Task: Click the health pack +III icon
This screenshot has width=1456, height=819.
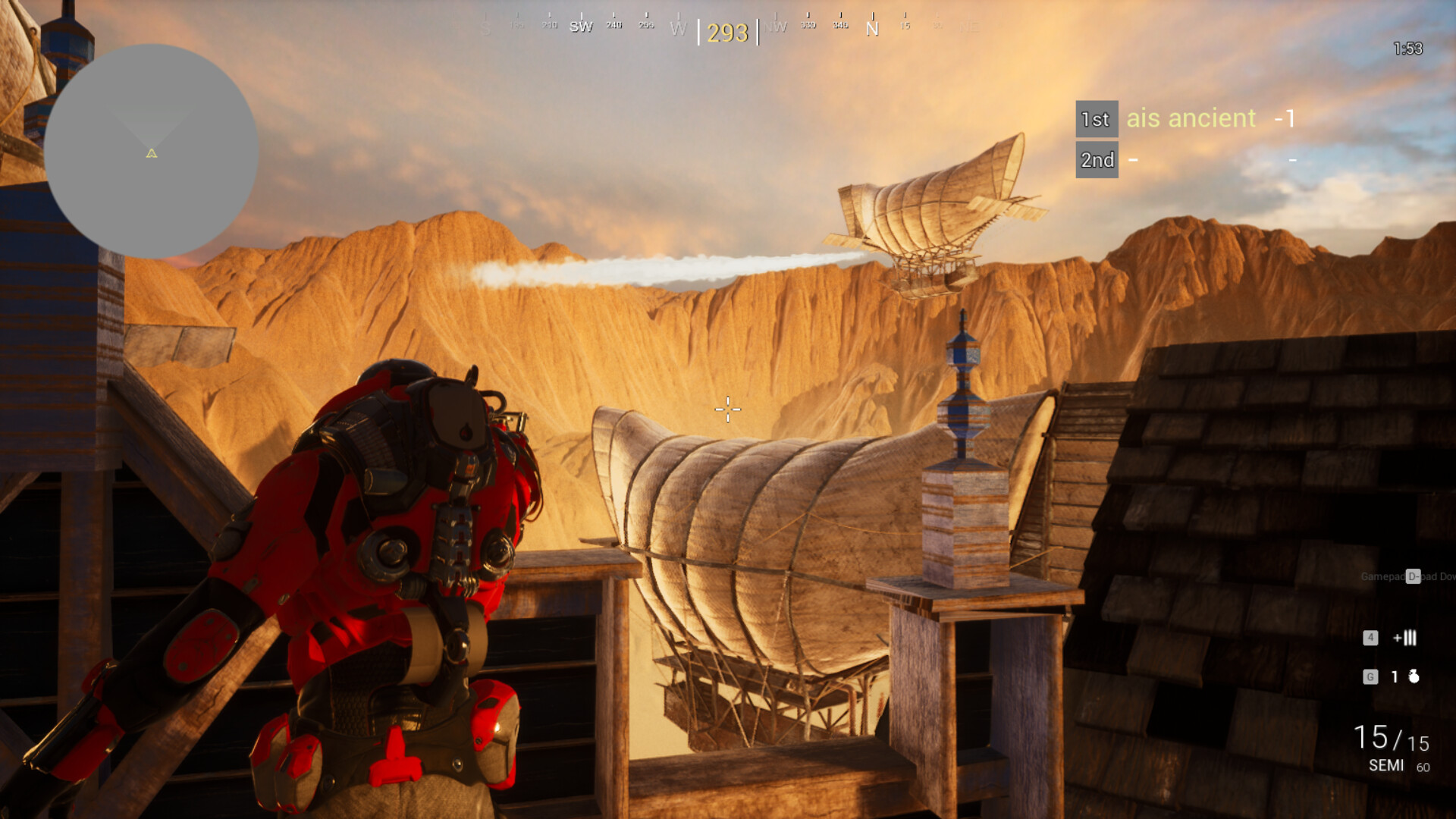Action: tap(1404, 639)
